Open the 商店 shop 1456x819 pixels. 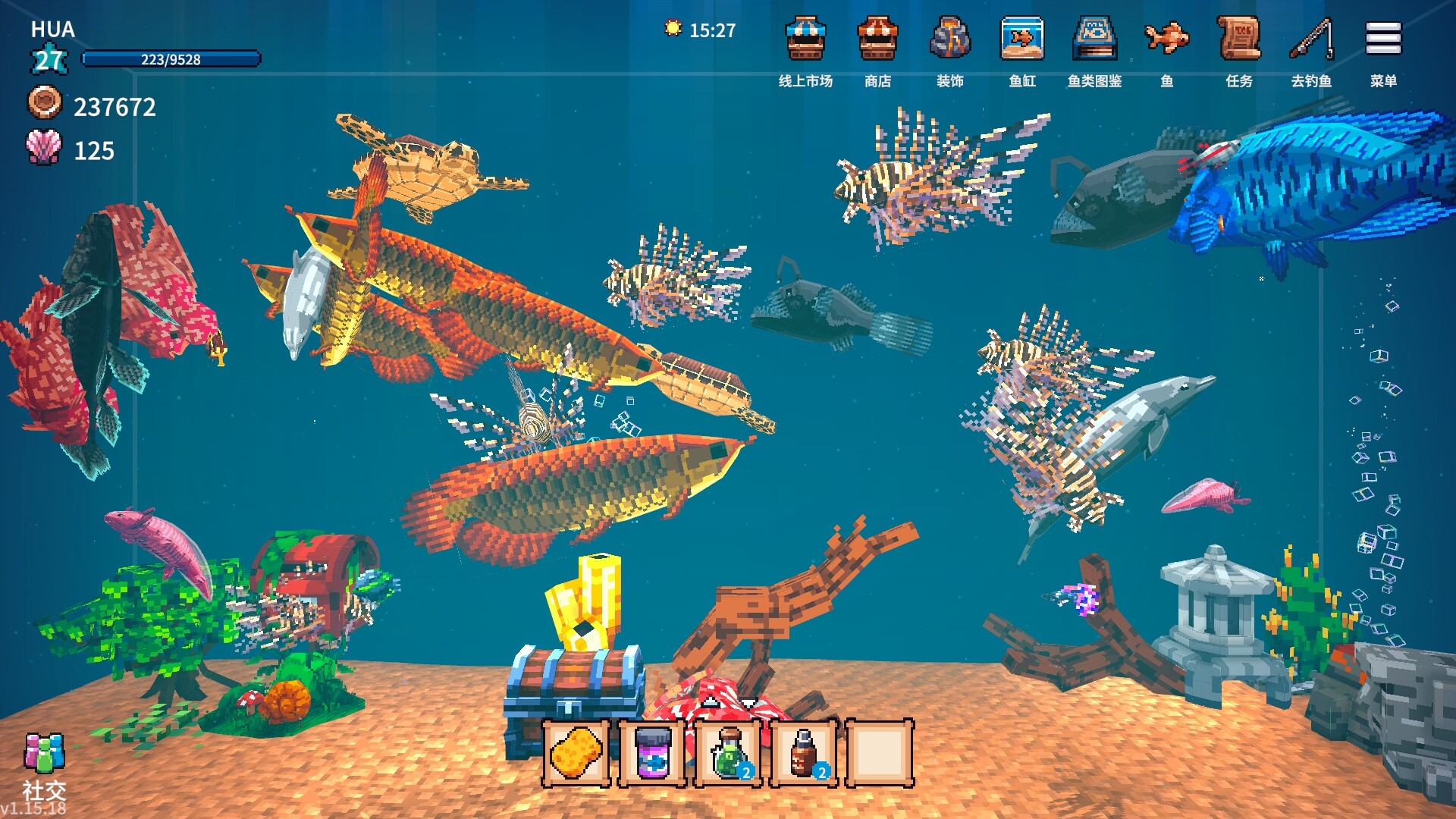tap(878, 43)
